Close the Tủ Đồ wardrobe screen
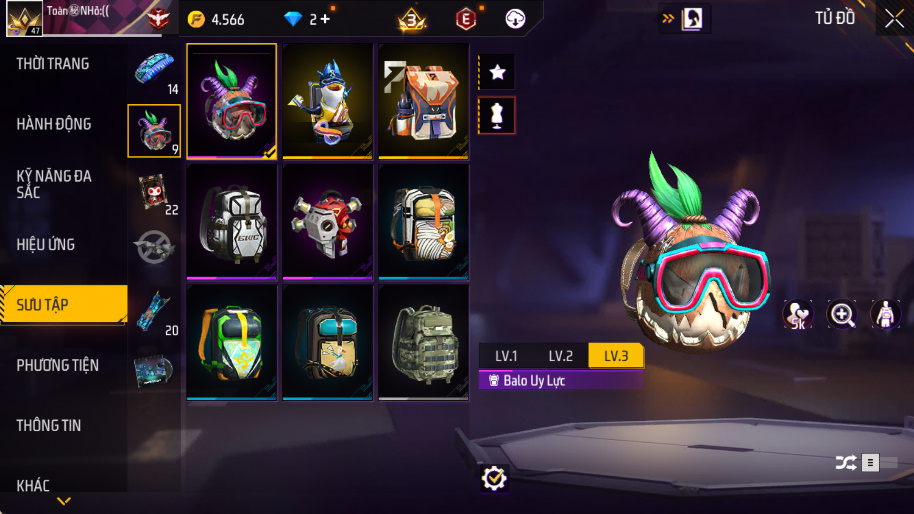The width and height of the screenshot is (914, 514). [x=894, y=18]
